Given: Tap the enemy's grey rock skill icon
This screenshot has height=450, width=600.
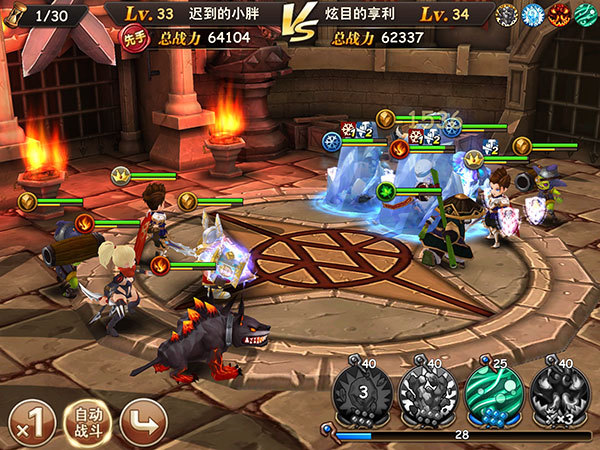Looking at the screenshot, I should 506,14.
